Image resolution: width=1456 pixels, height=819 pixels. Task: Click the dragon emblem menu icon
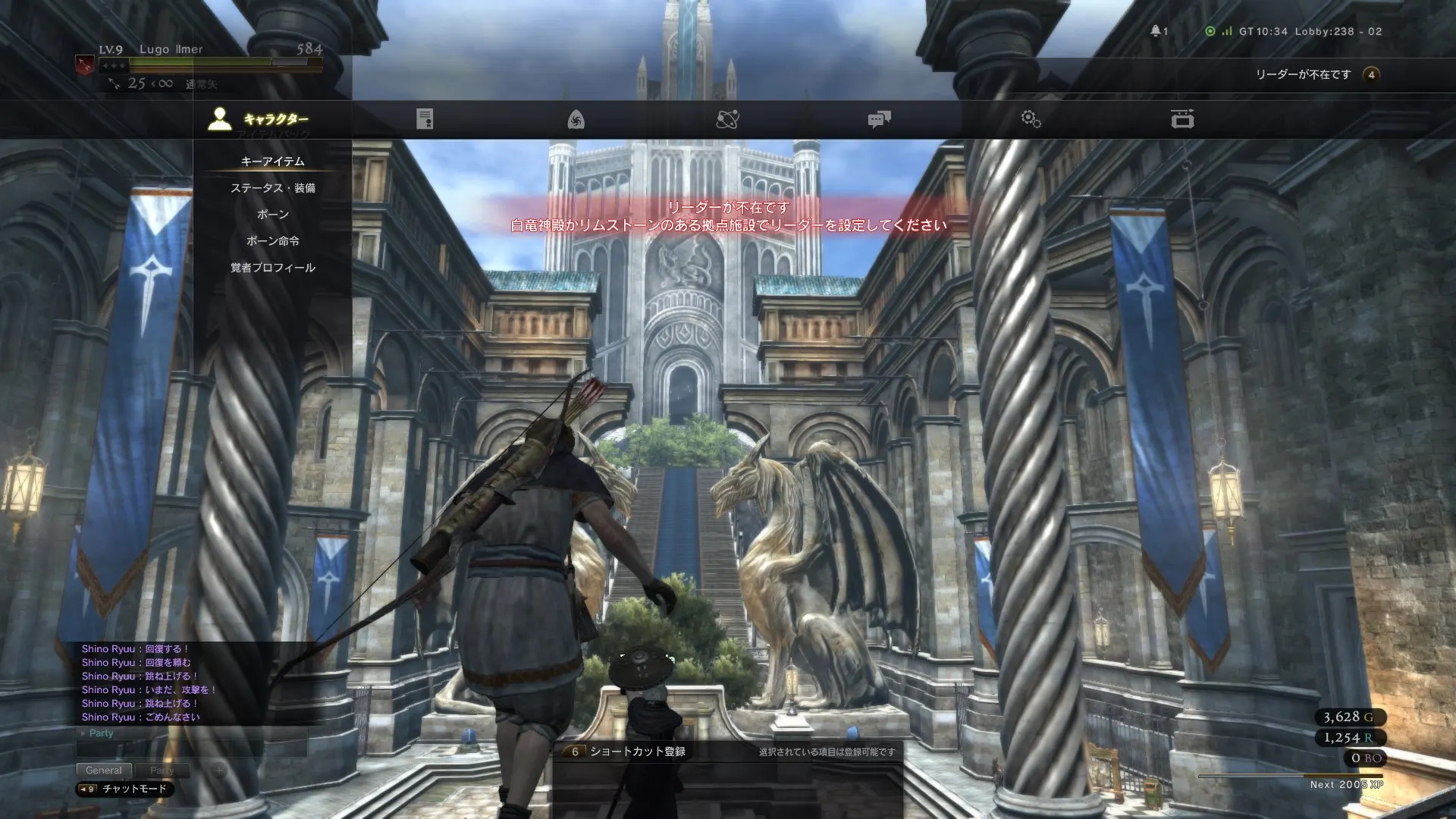tap(577, 118)
